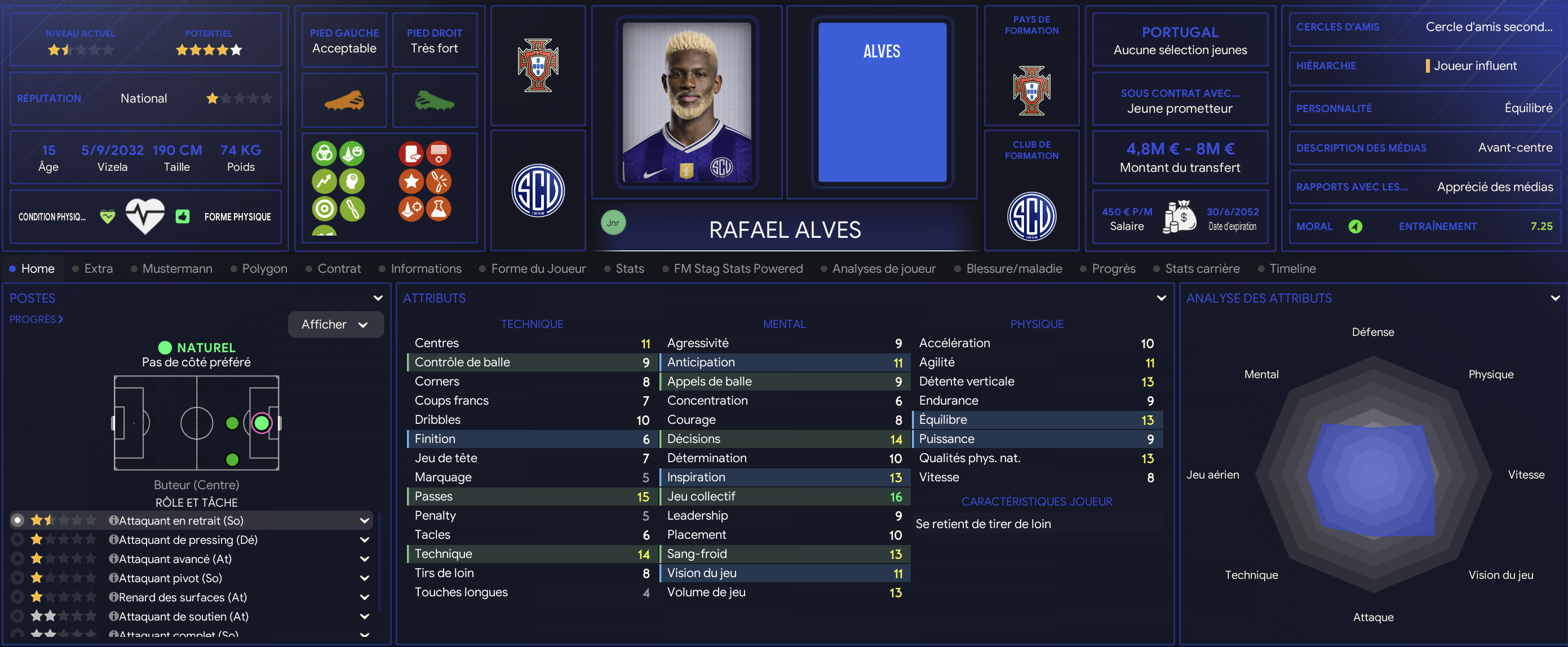The height and width of the screenshot is (647, 1568).
Task: Collapse the ATTRIBUTS panel header arrow
Action: tap(1161, 298)
